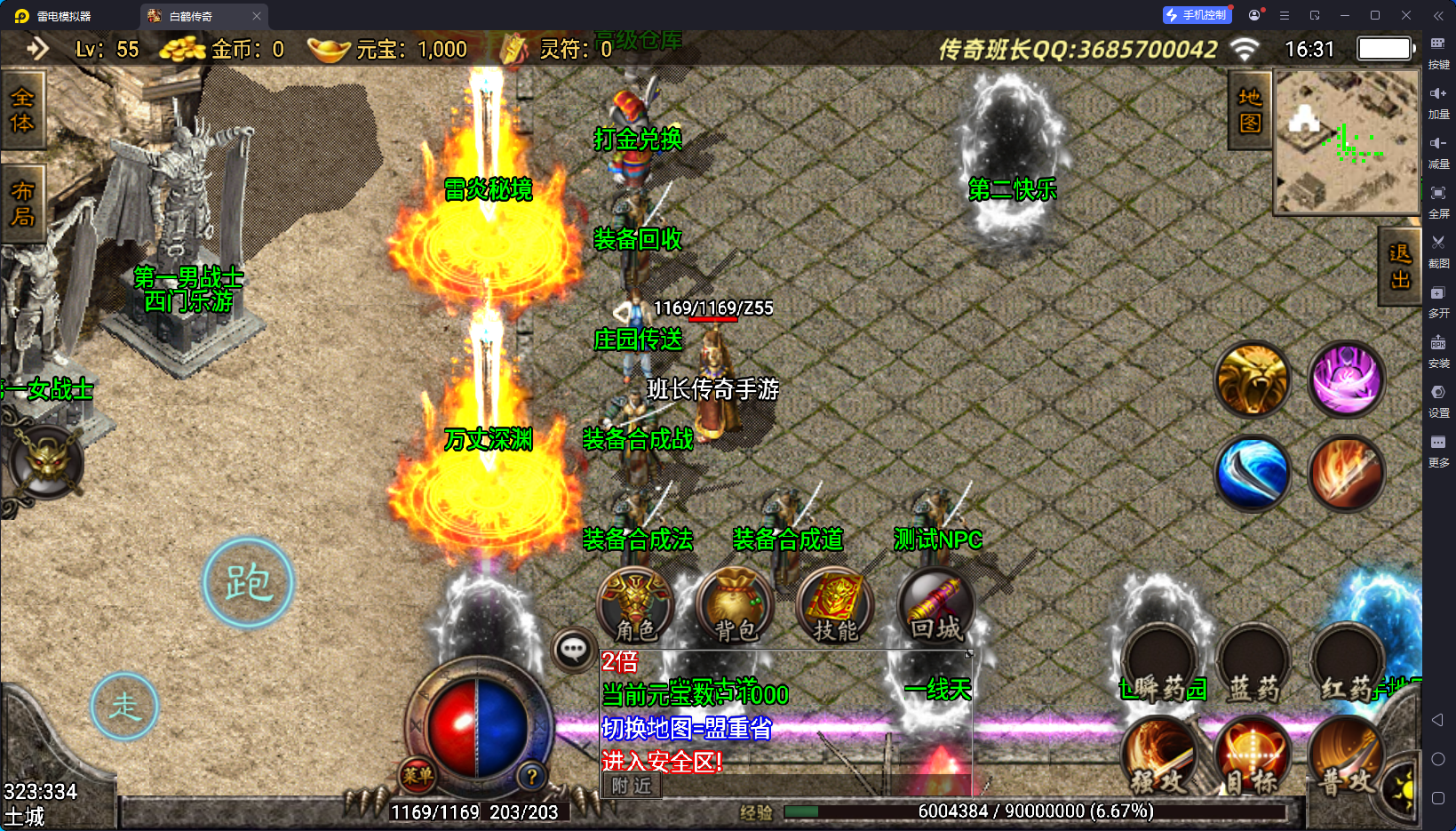
Task: Open the 地图 map button
Action: coord(1250,110)
